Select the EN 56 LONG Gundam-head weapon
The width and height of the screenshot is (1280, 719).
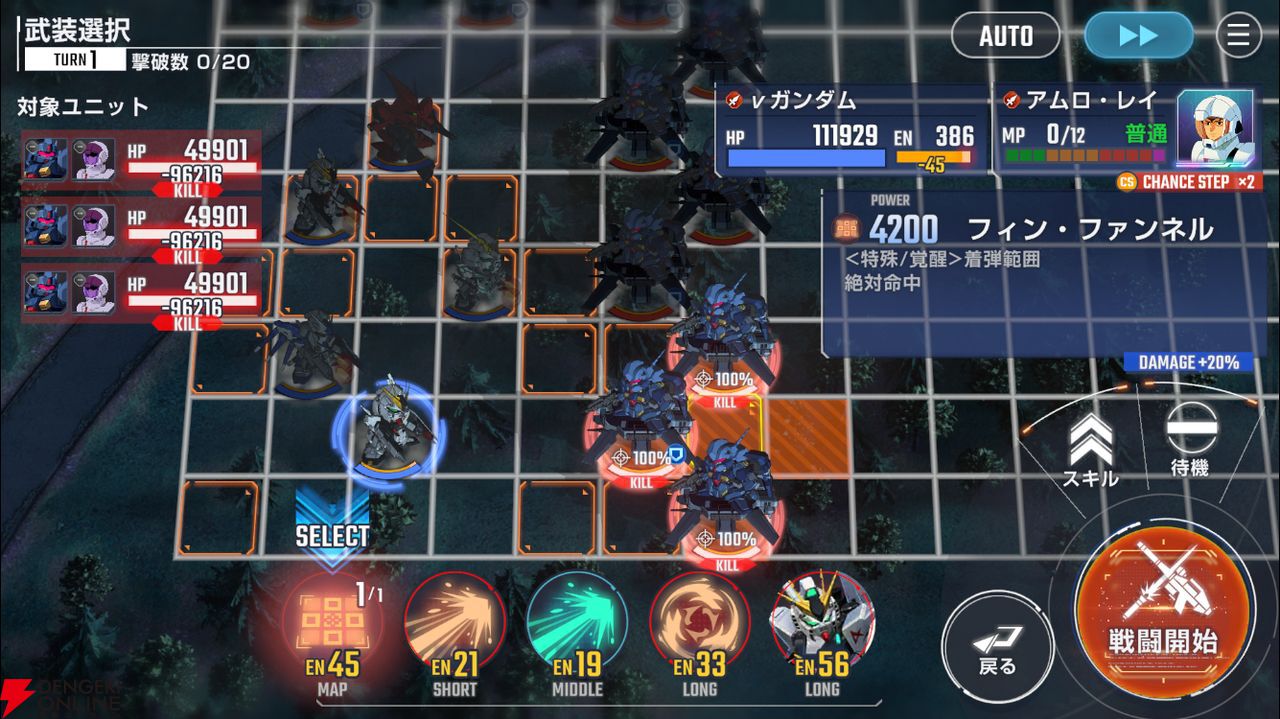[x=822, y=625]
